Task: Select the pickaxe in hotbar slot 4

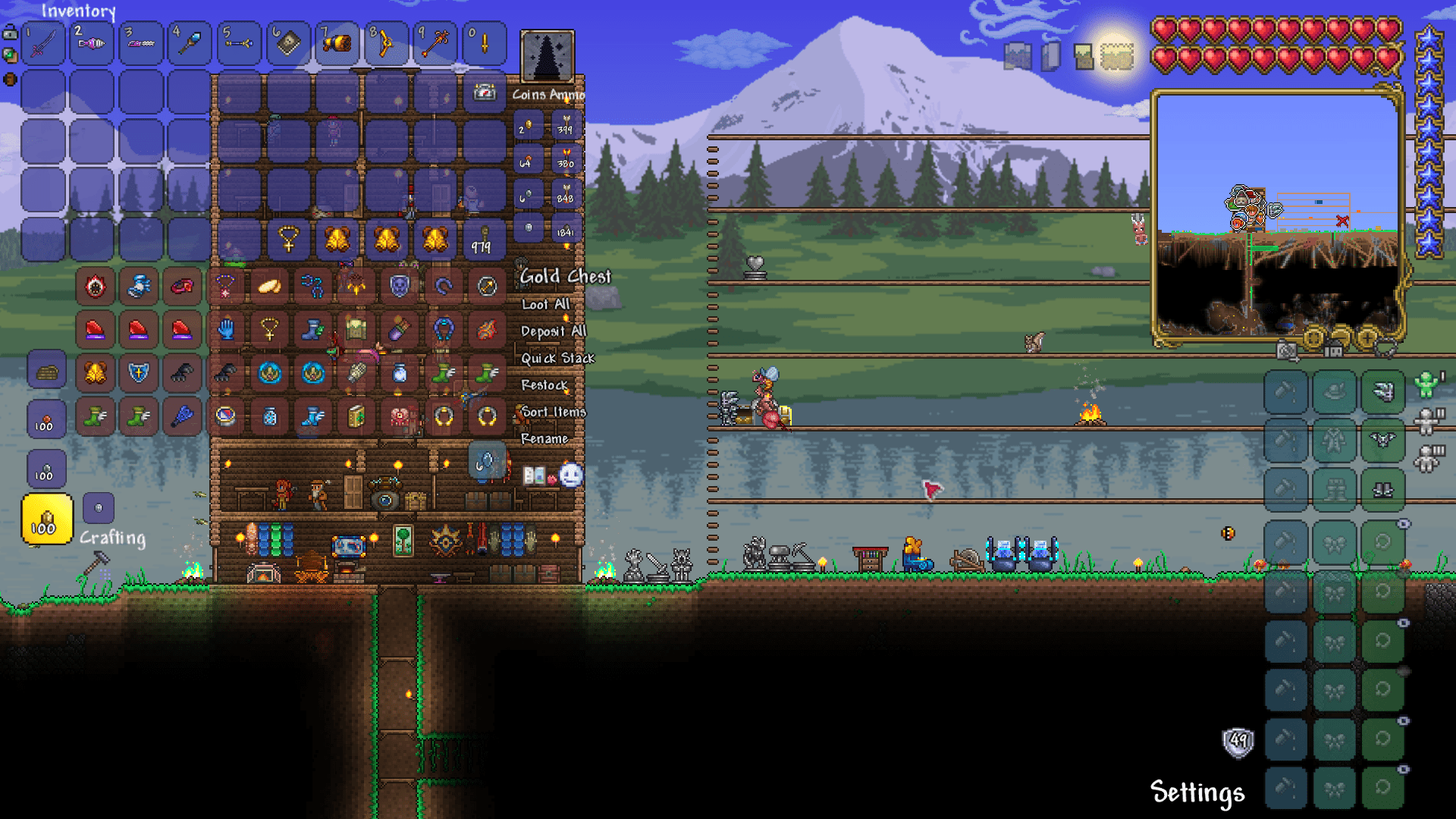Action: (x=189, y=43)
